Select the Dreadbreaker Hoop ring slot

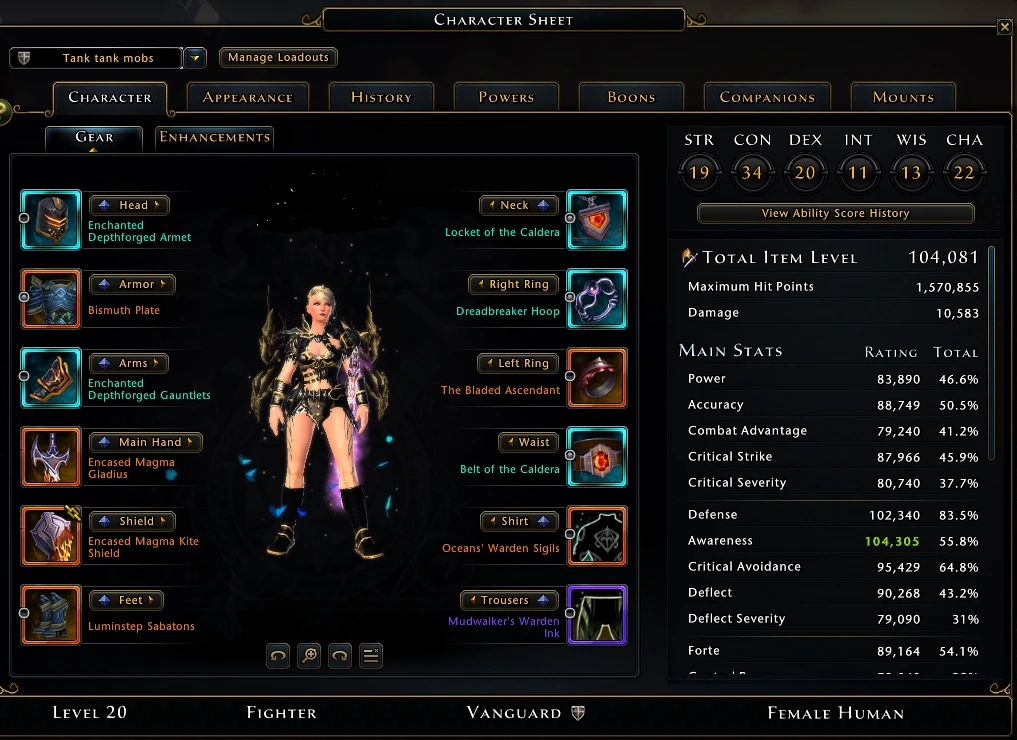pyautogui.click(x=597, y=299)
